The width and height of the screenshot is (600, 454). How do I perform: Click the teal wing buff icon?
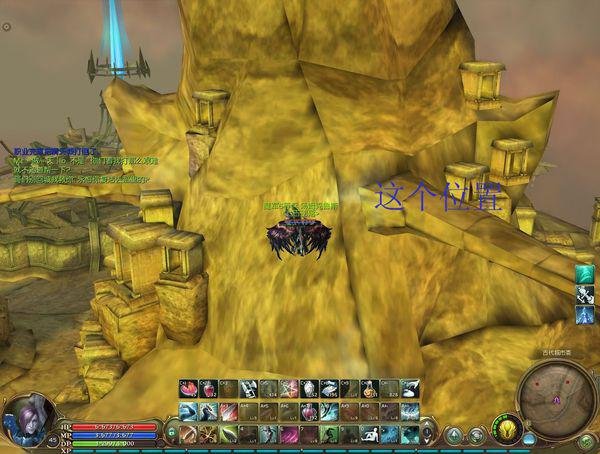[x=585, y=273]
